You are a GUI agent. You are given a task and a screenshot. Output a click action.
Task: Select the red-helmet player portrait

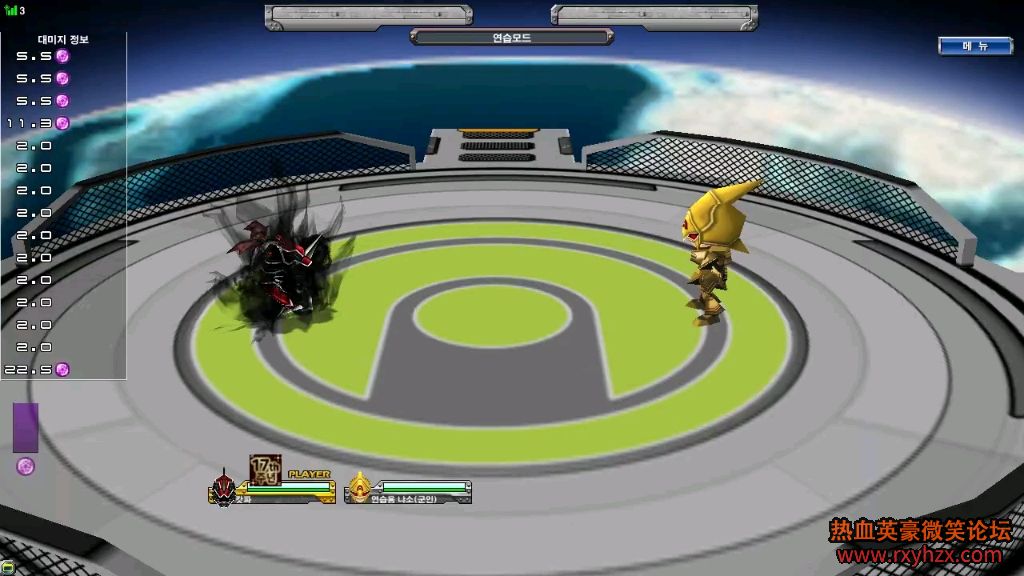[x=223, y=490]
